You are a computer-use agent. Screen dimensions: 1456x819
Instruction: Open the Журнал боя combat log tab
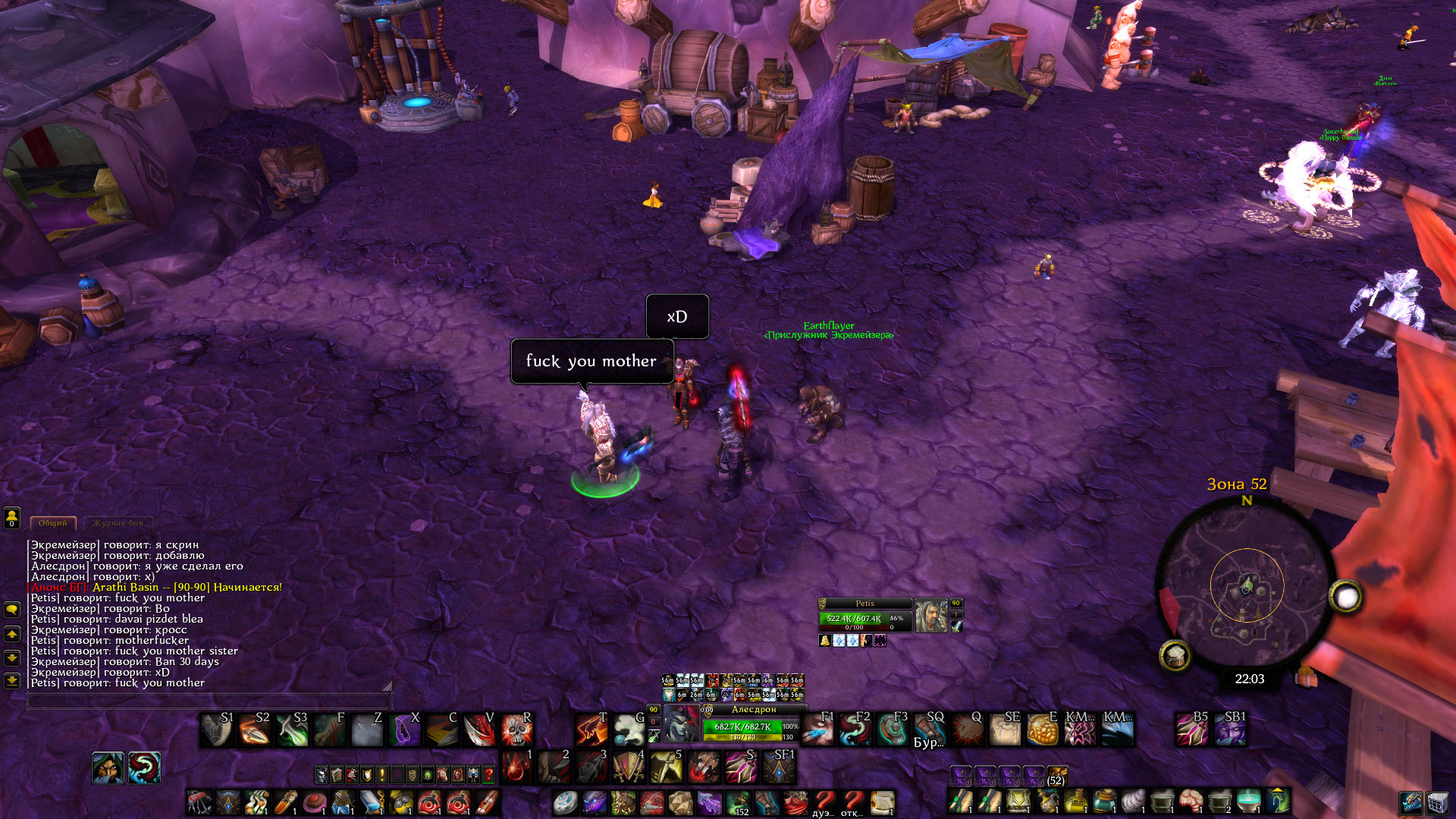[118, 522]
